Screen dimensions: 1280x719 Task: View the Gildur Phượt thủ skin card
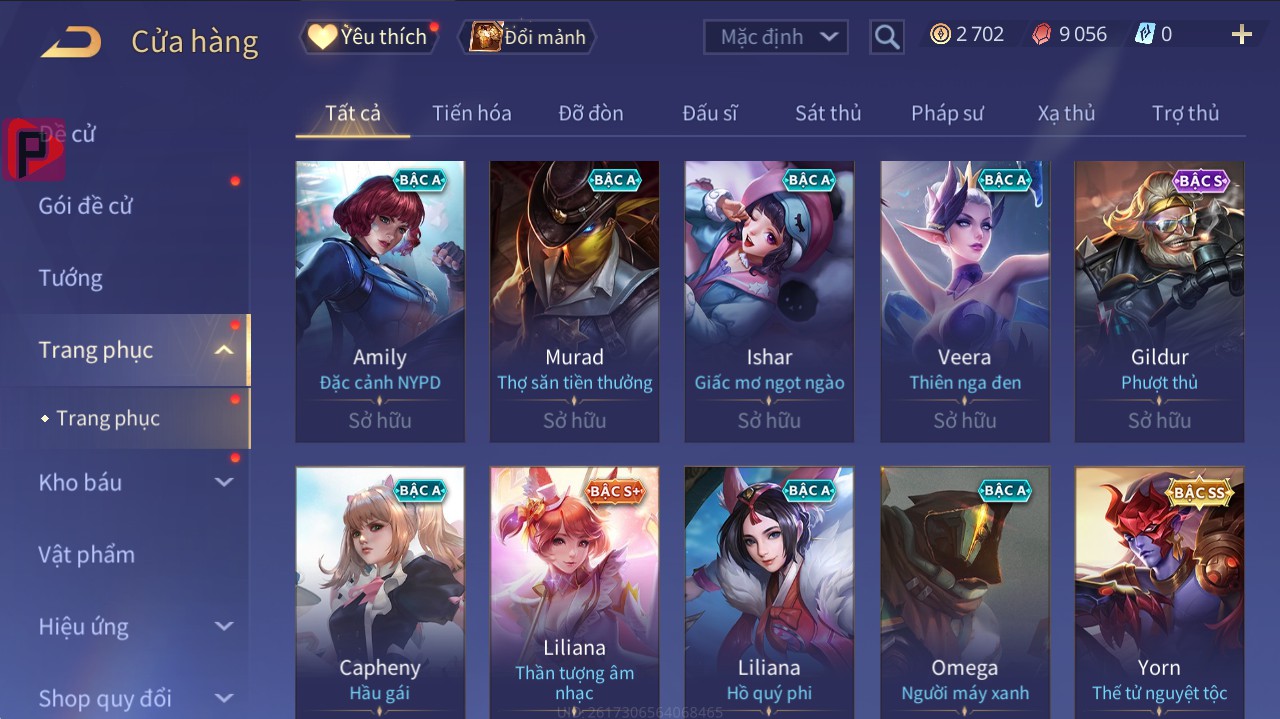[x=1159, y=300]
